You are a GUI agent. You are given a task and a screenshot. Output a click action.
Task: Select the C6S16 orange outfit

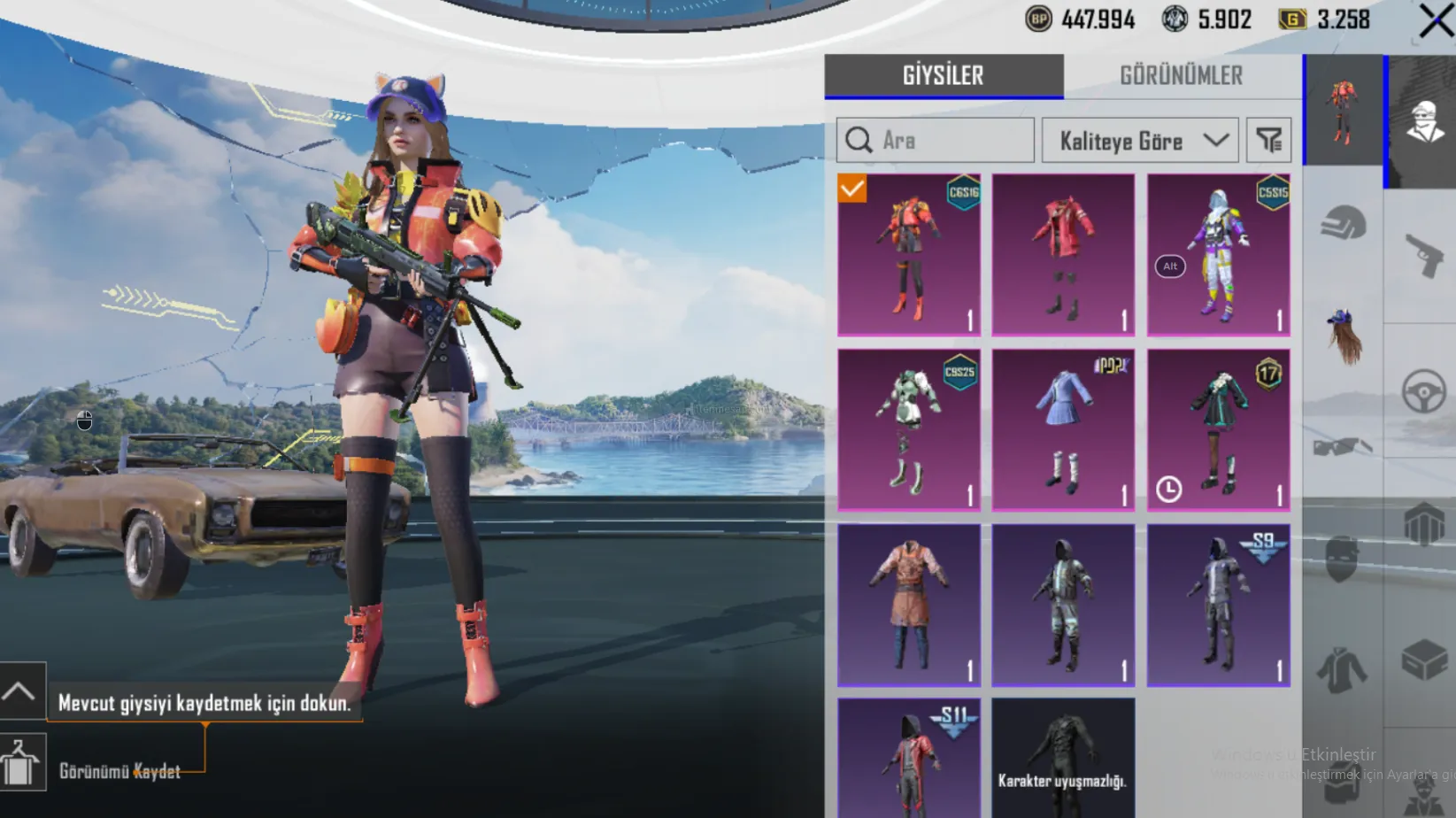909,254
